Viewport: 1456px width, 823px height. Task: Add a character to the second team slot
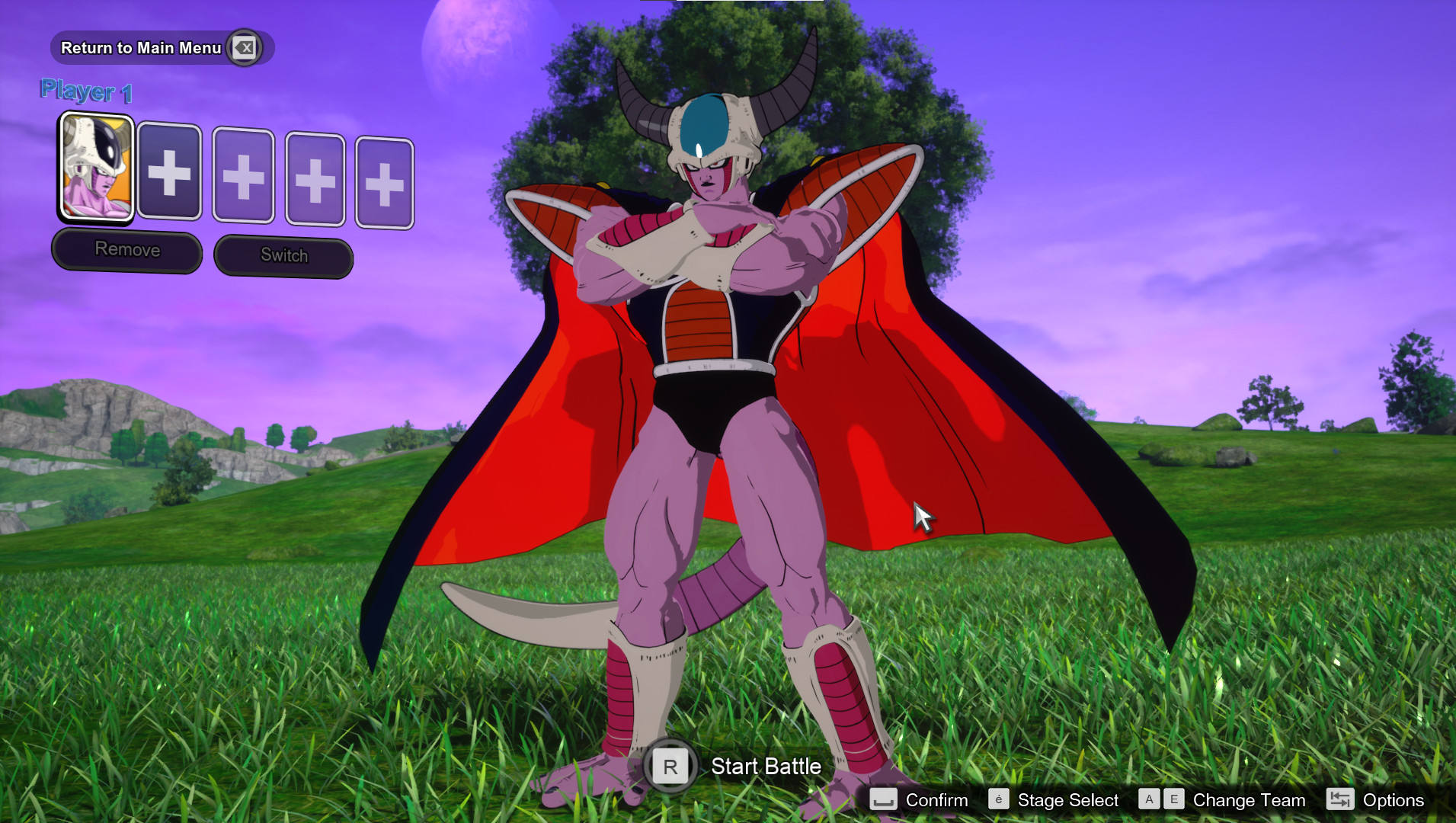[x=169, y=176]
